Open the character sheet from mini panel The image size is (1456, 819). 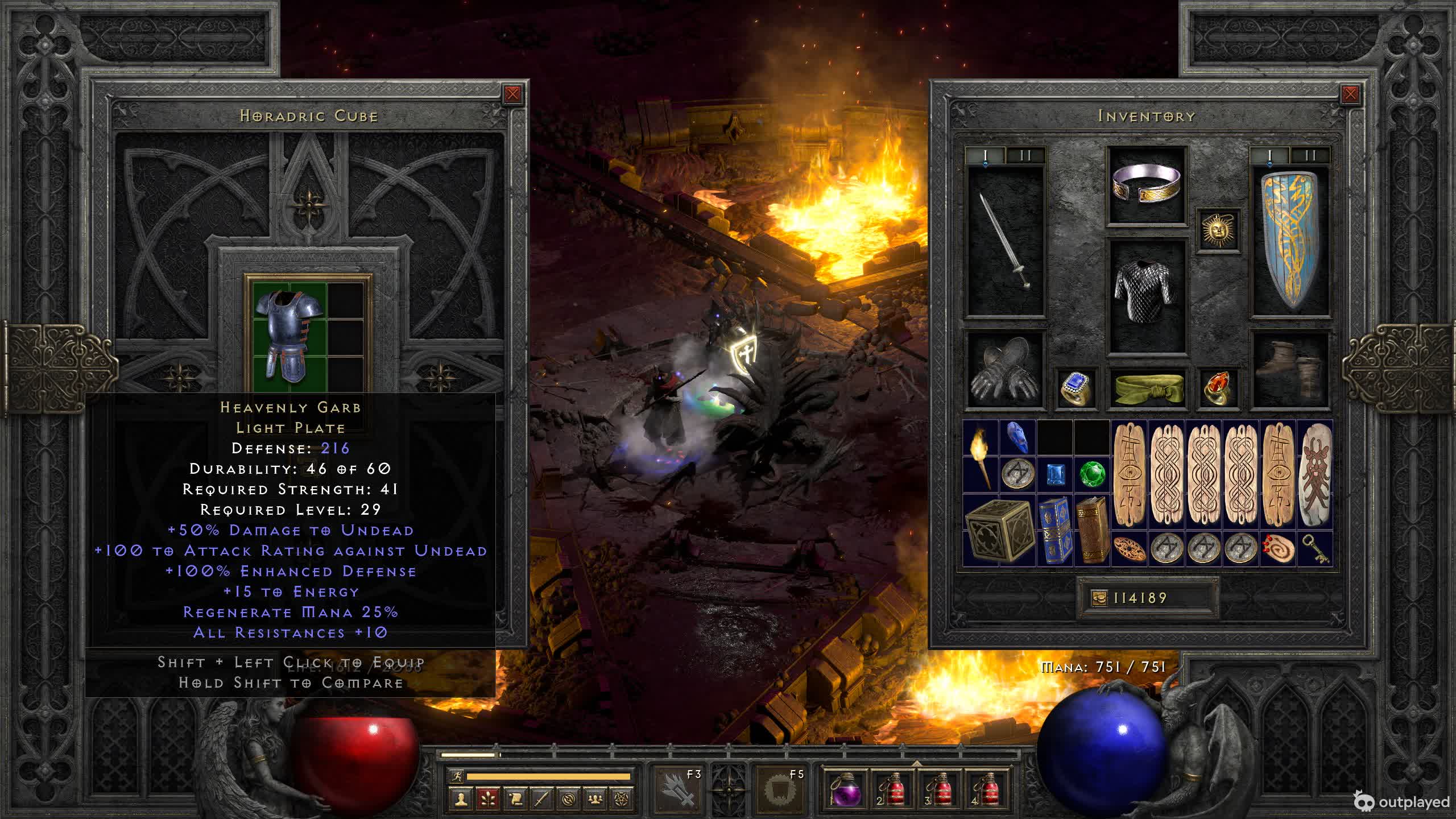(461, 800)
